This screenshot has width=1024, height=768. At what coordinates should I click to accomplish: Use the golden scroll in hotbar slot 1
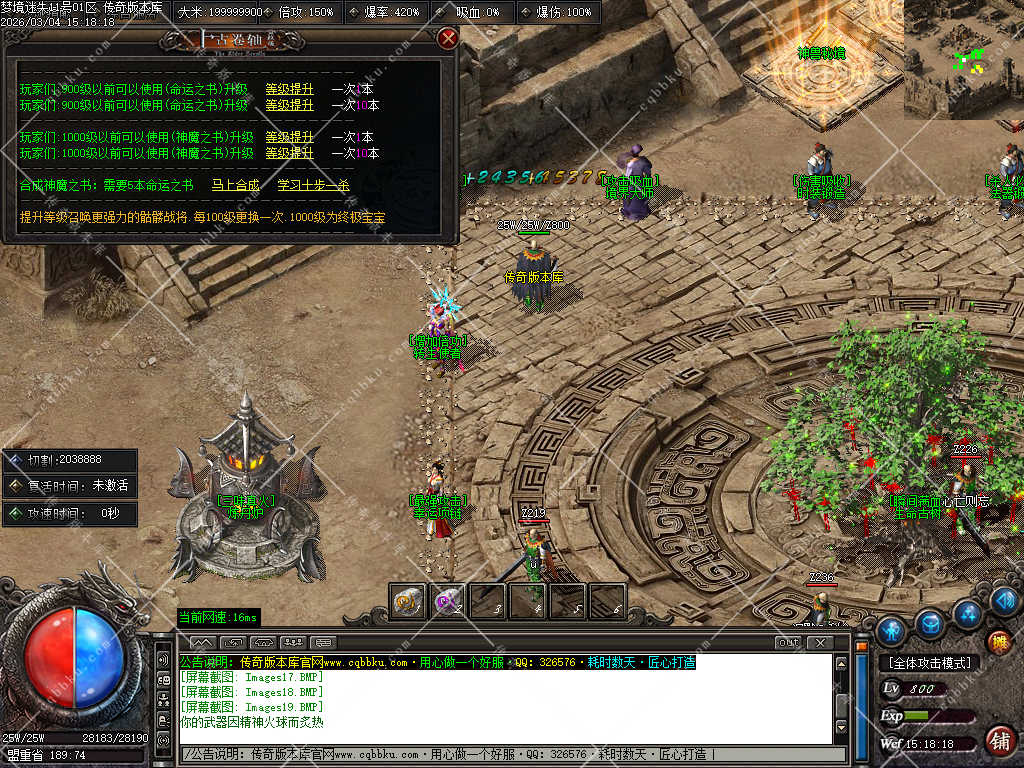pyautogui.click(x=407, y=601)
